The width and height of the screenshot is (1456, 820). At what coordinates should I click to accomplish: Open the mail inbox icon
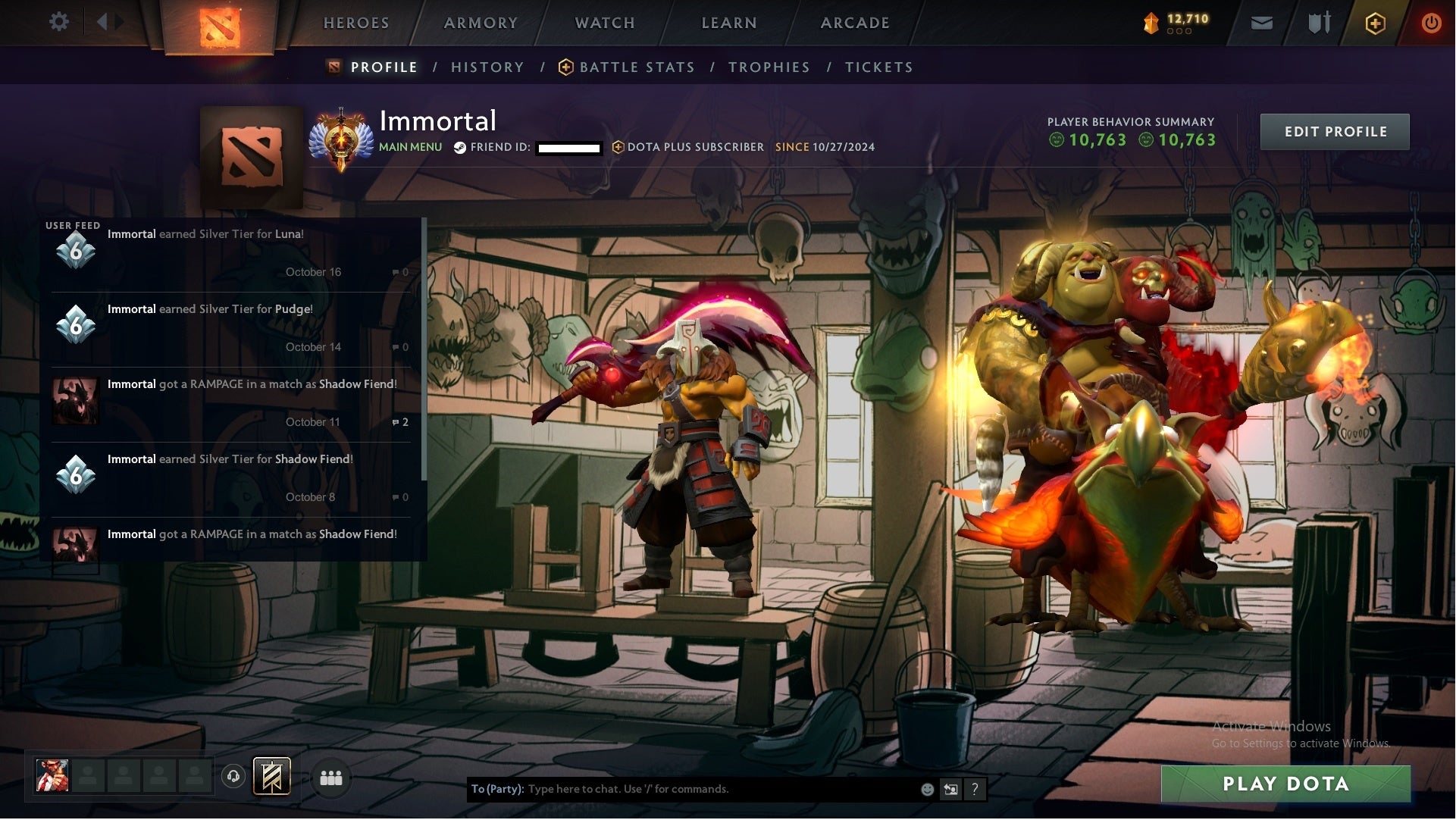click(x=1261, y=23)
